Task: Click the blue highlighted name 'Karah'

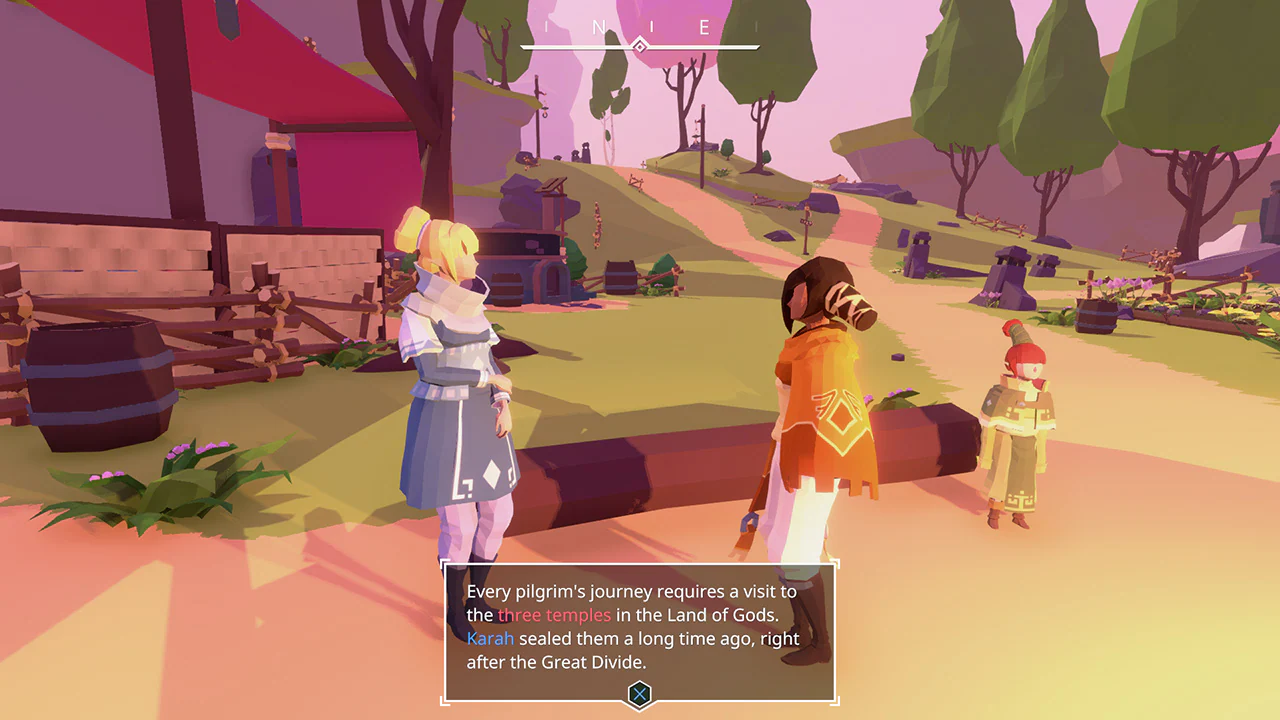Action: point(491,638)
